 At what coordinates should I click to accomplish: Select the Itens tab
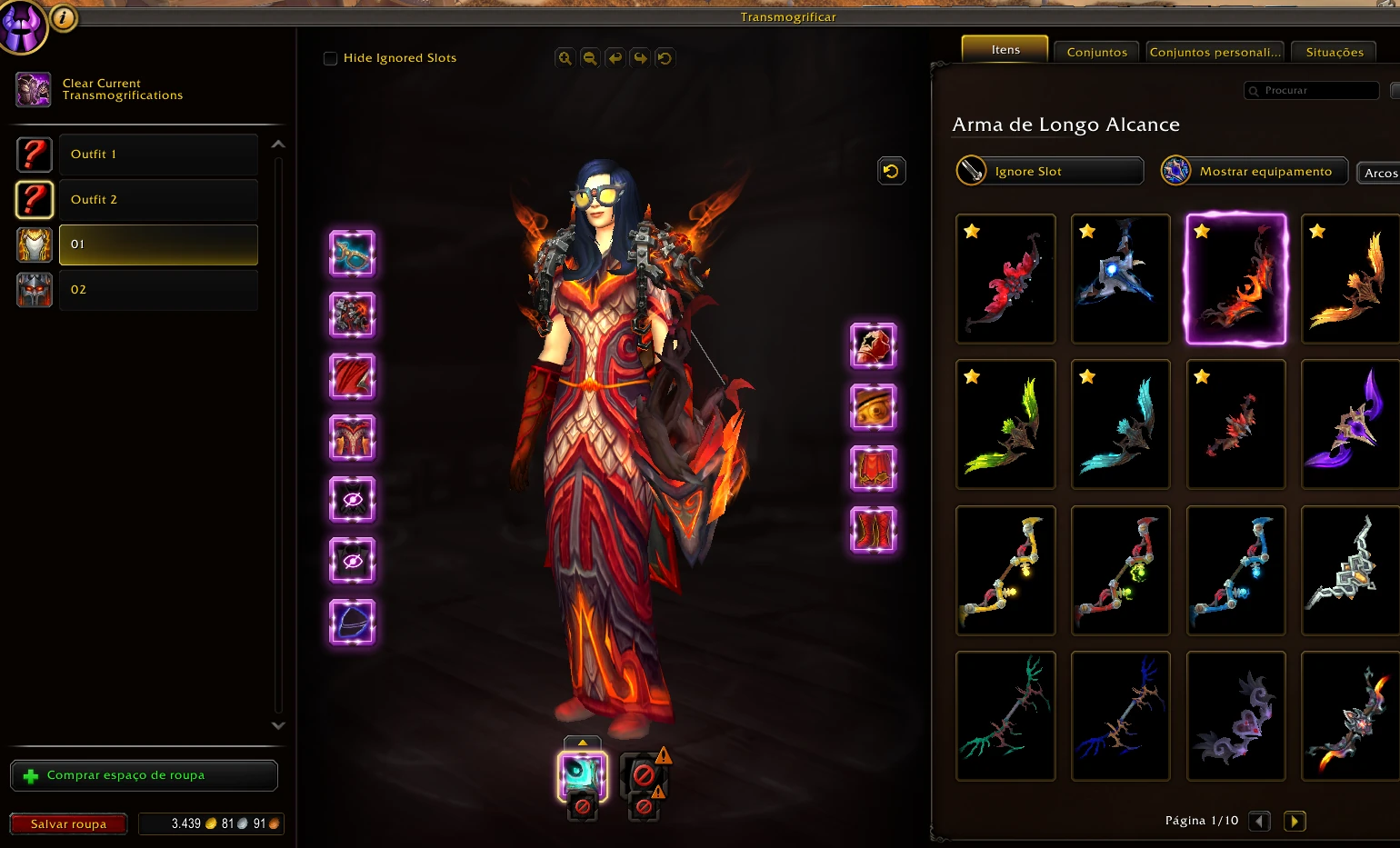1005,49
